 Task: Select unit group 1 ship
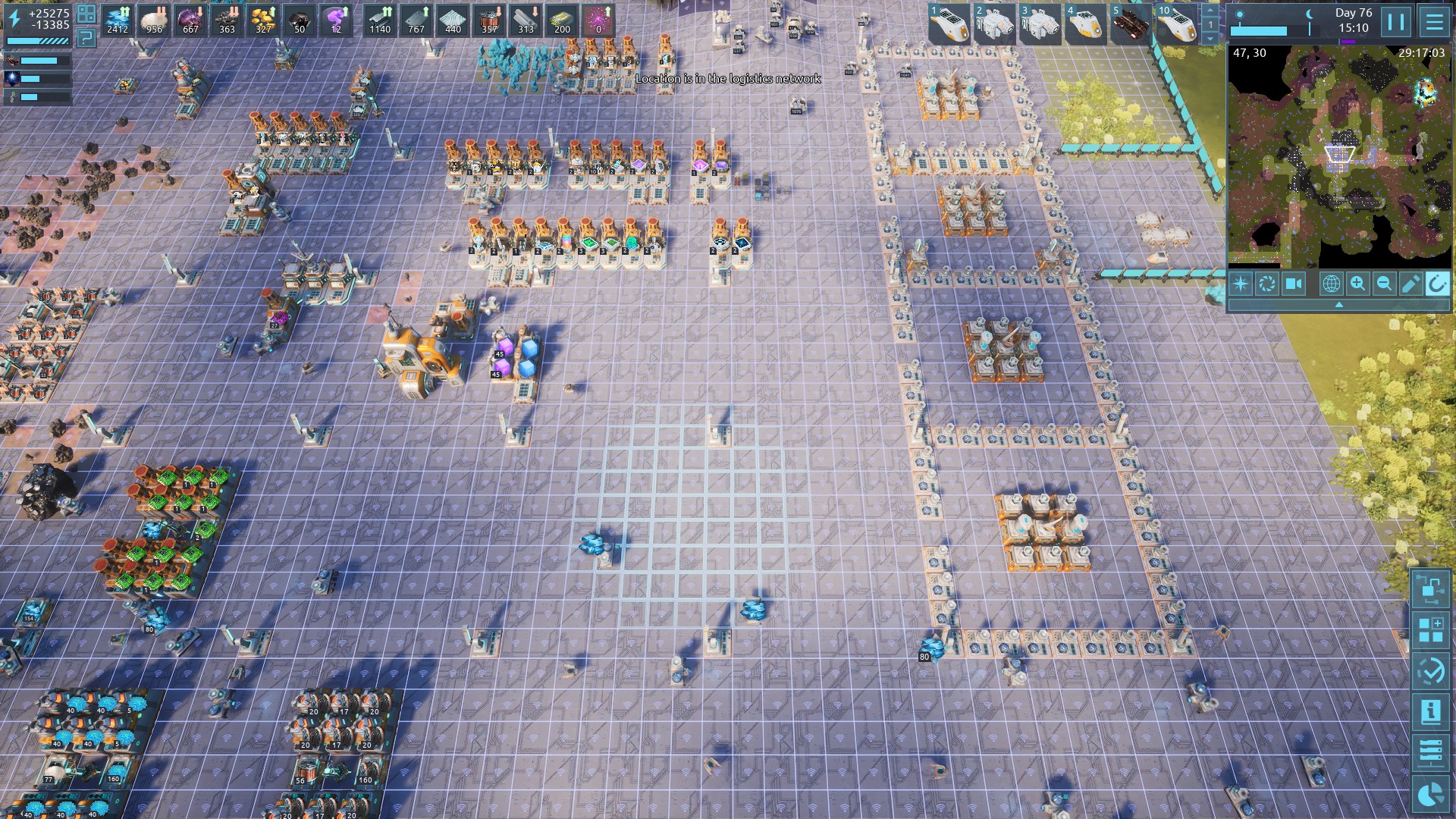[x=949, y=23]
